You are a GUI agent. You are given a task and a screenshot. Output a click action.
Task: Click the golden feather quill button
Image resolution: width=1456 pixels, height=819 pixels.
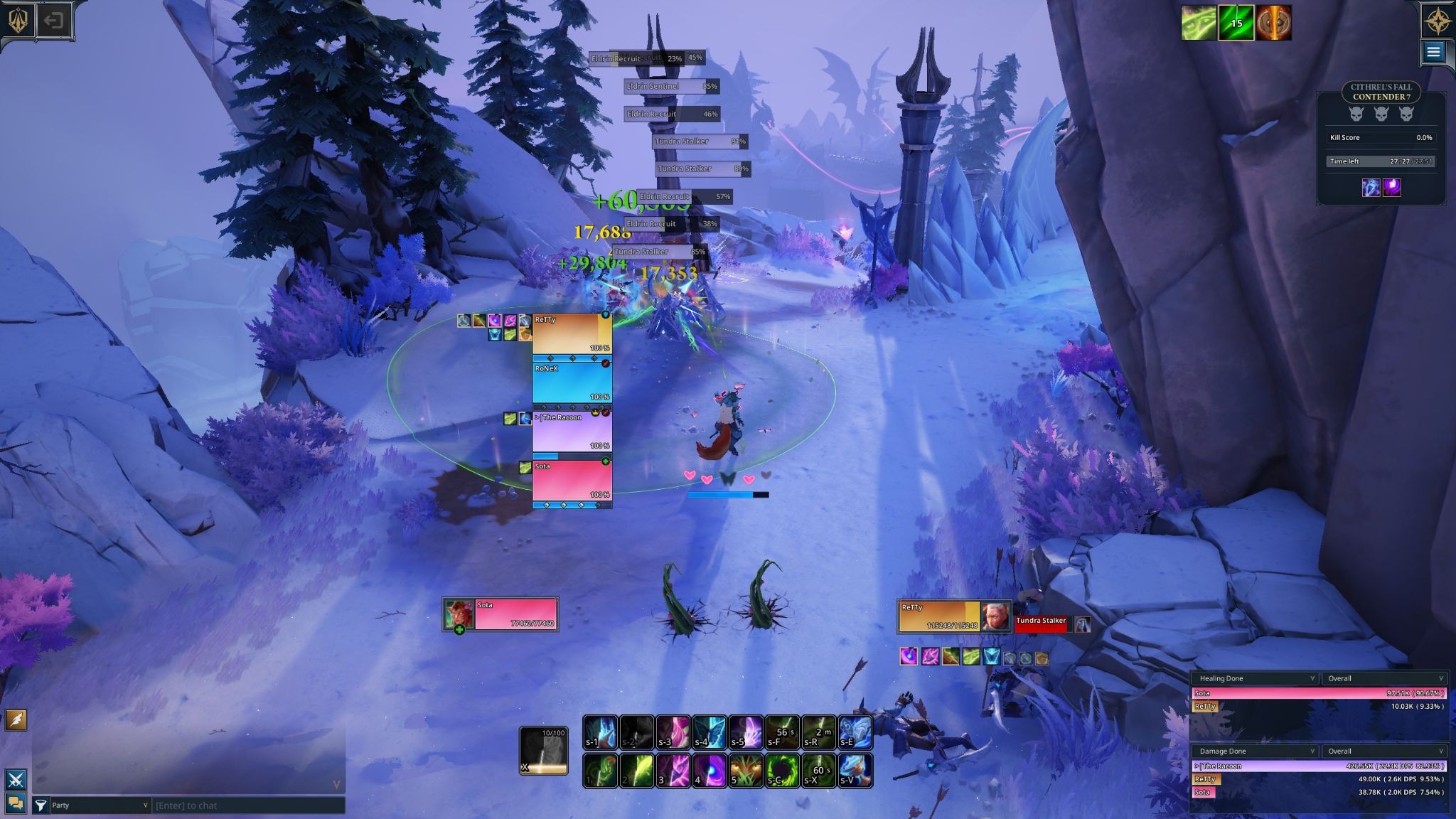[x=16, y=720]
